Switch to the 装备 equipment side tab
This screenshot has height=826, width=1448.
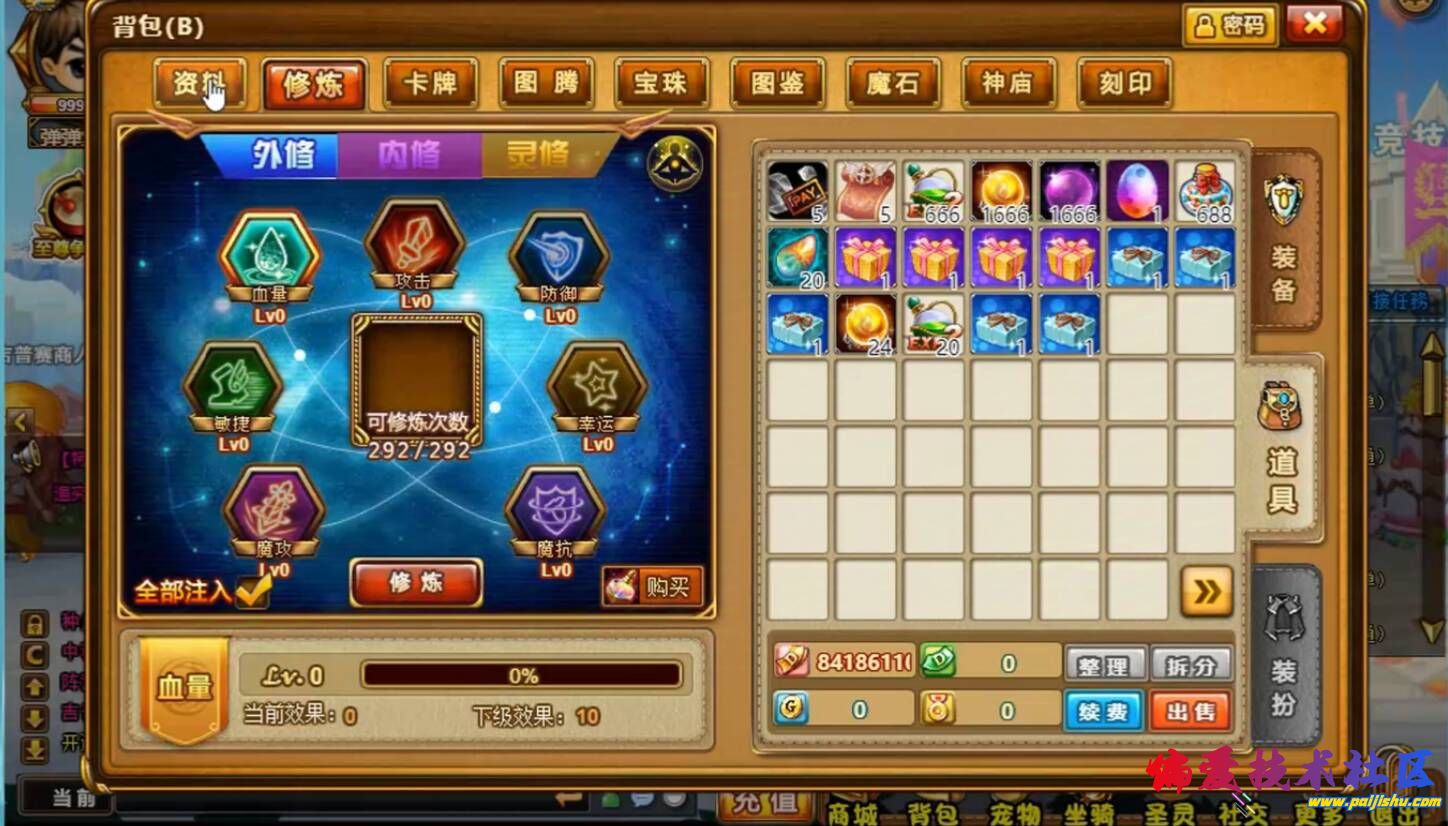tap(1284, 242)
